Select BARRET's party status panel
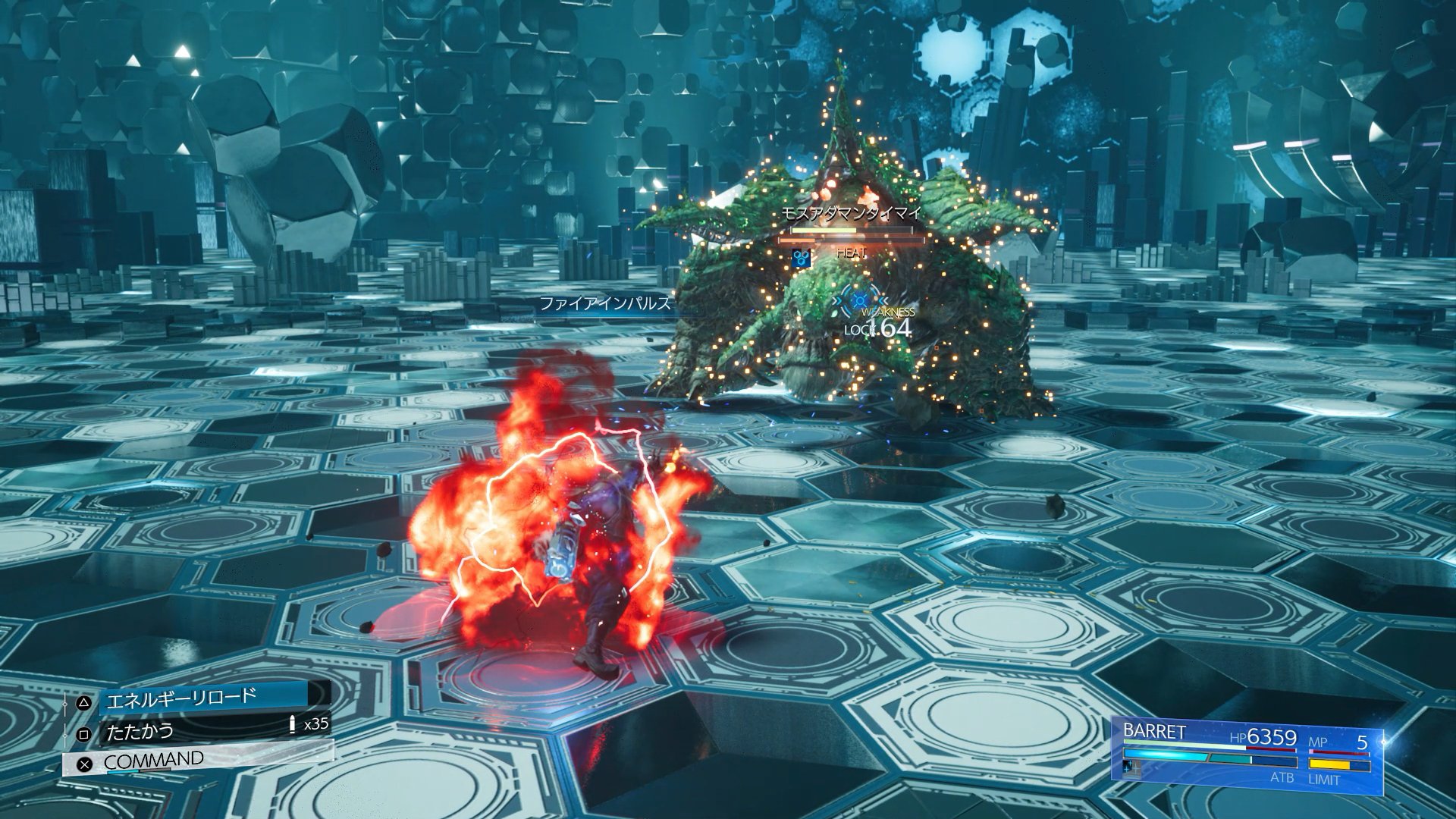 click(x=1246, y=754)
